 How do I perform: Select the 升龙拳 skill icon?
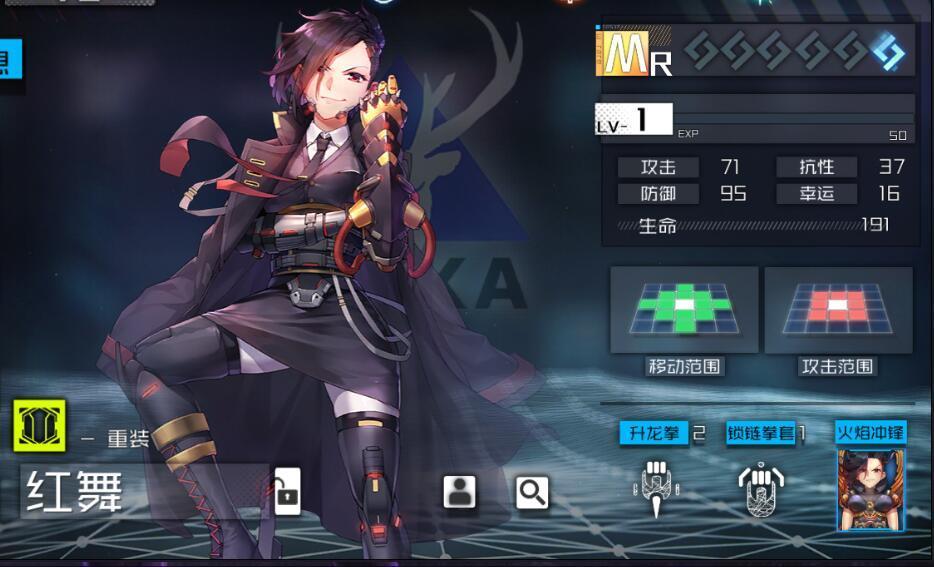tap(654, 487)
